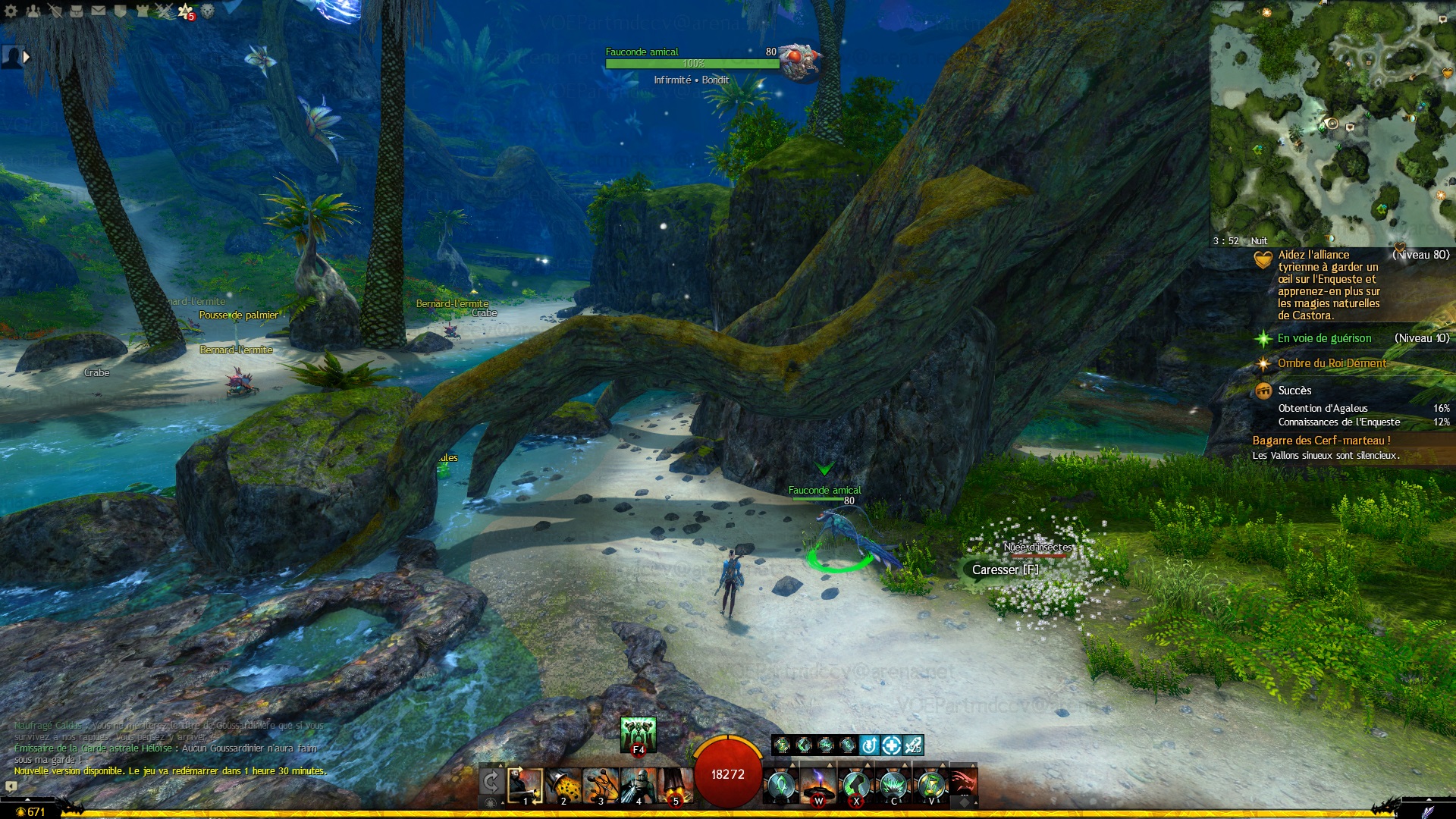Viewport: 1456px width, 819px height.
Task: Open the star icon with the 5 notification badge
Action: tap(186, 11)
